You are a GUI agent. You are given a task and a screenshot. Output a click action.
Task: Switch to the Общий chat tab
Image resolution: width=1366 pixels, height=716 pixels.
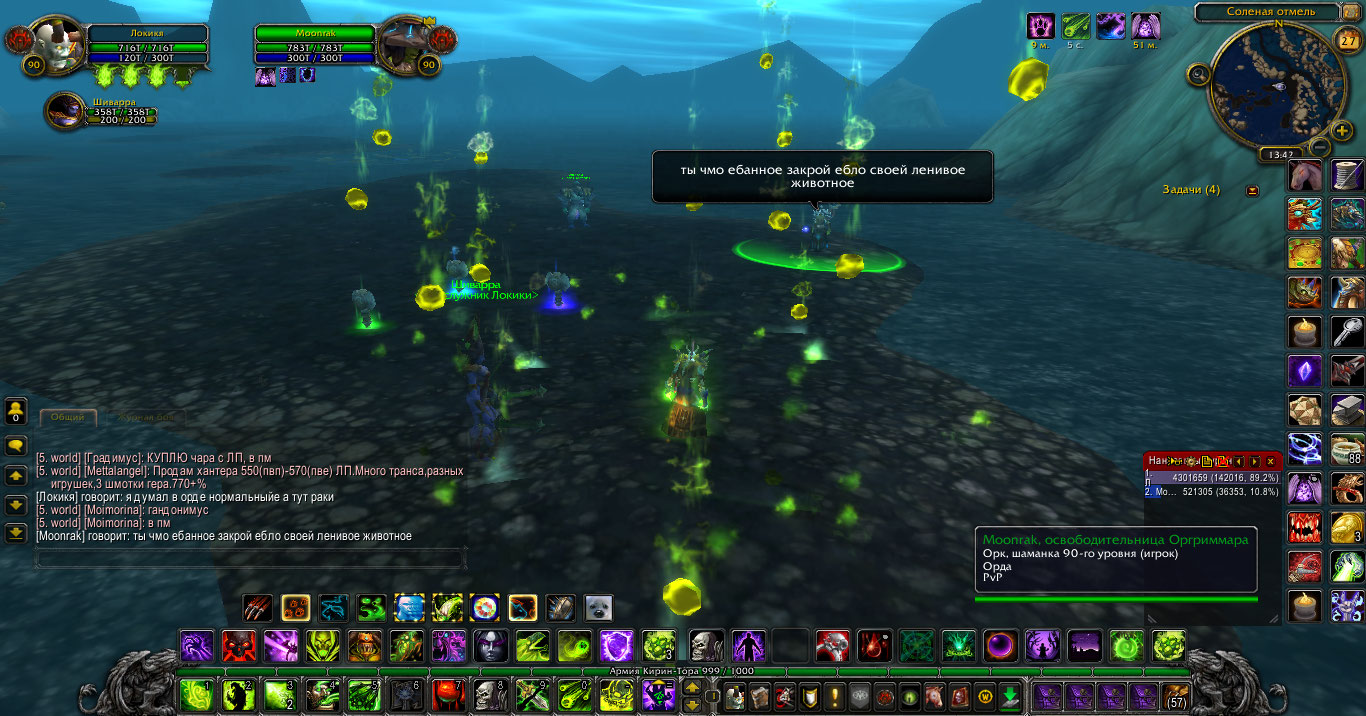pyautogui.click(x=68, y=417)
